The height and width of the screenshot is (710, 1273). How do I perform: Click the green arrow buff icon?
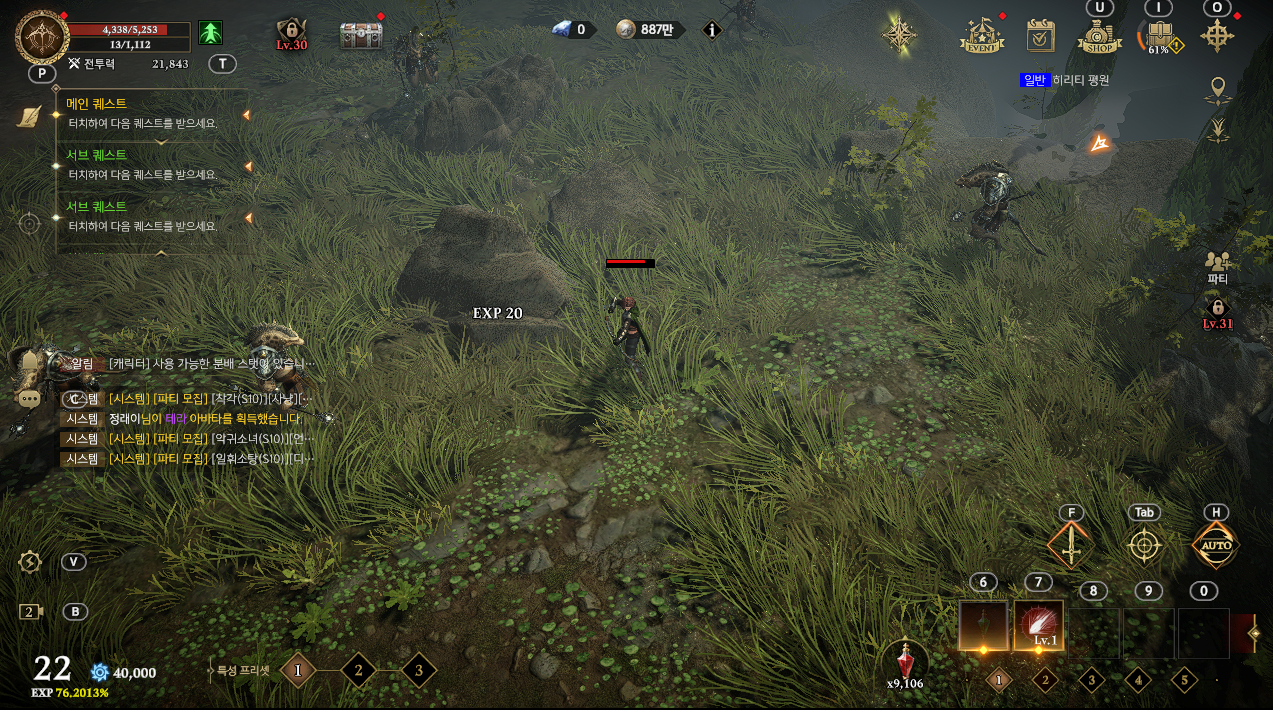point(210,33)
